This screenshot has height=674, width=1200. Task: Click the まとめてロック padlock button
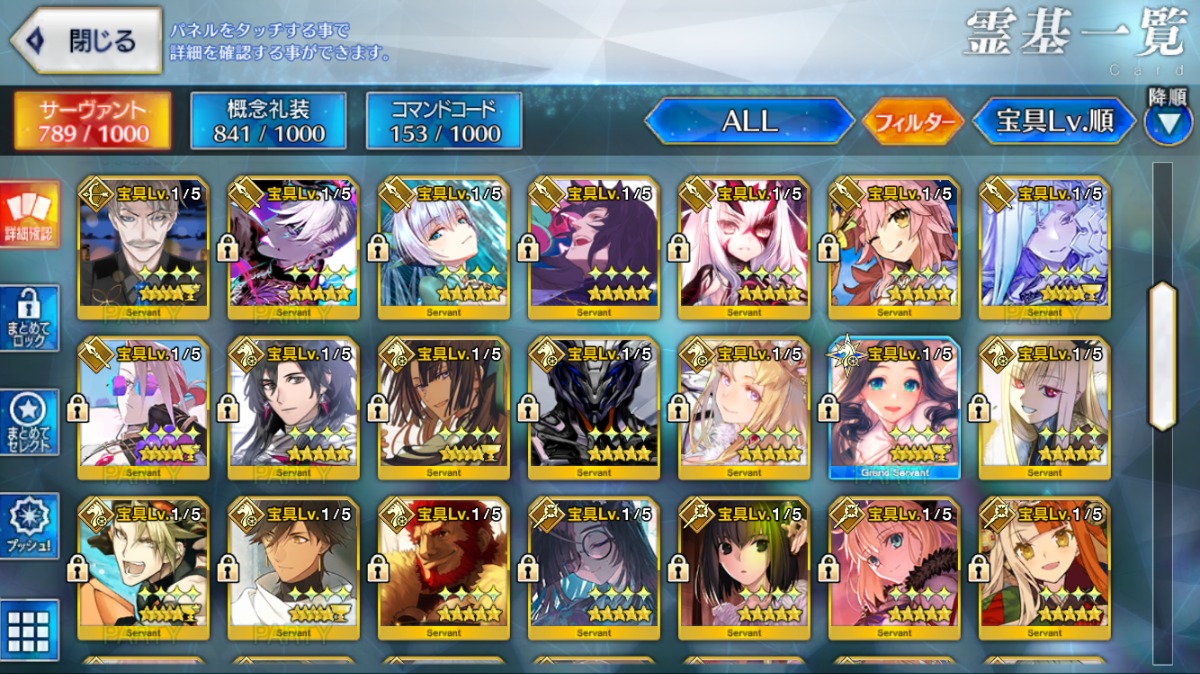29,318
